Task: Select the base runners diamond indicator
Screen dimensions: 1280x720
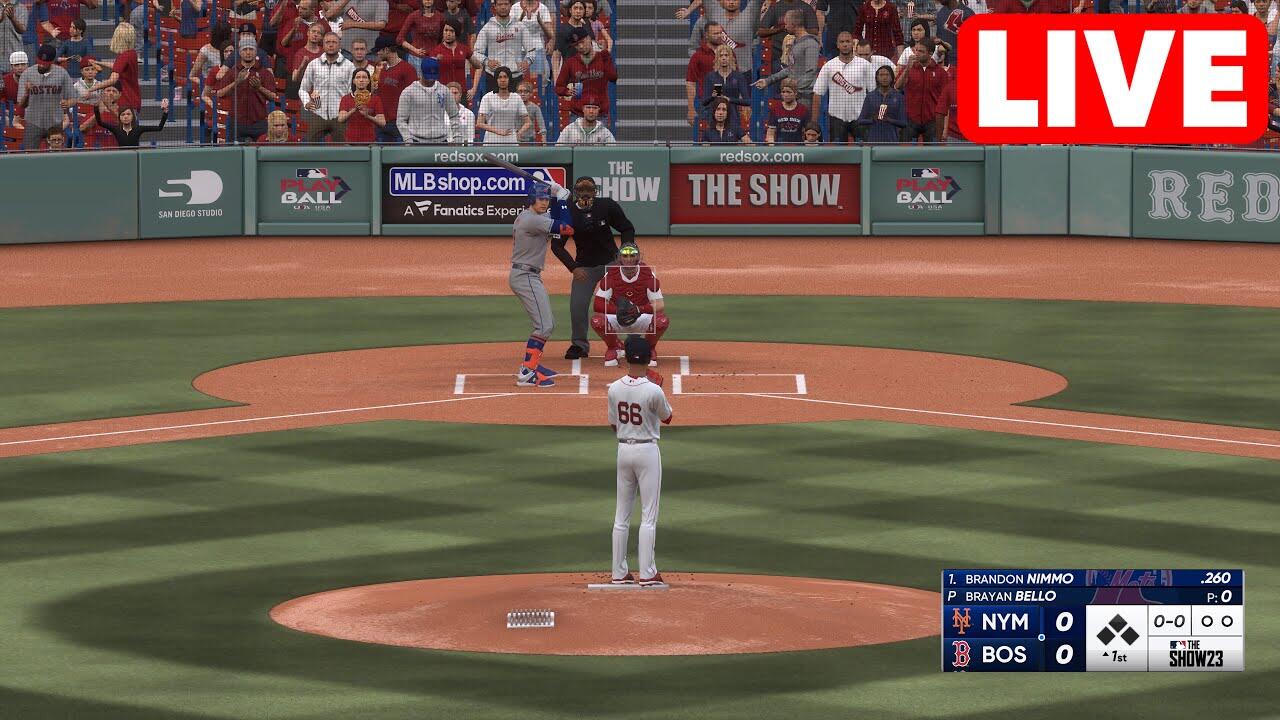Action: pos(1116,630)
